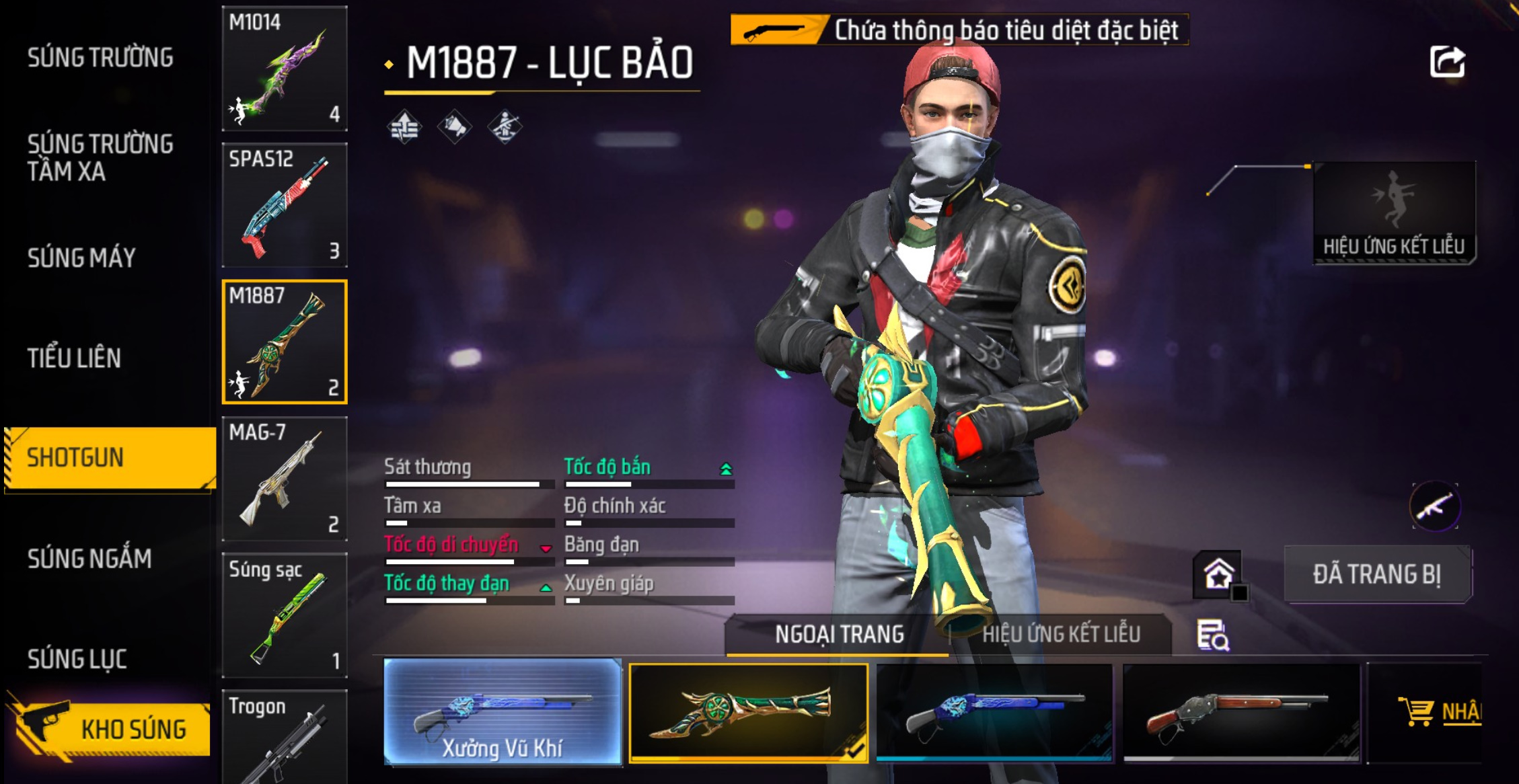The height and width of the screenshot is (784, 1519).
Task: Open the skin list search icon
Action: pos(1212,635)
